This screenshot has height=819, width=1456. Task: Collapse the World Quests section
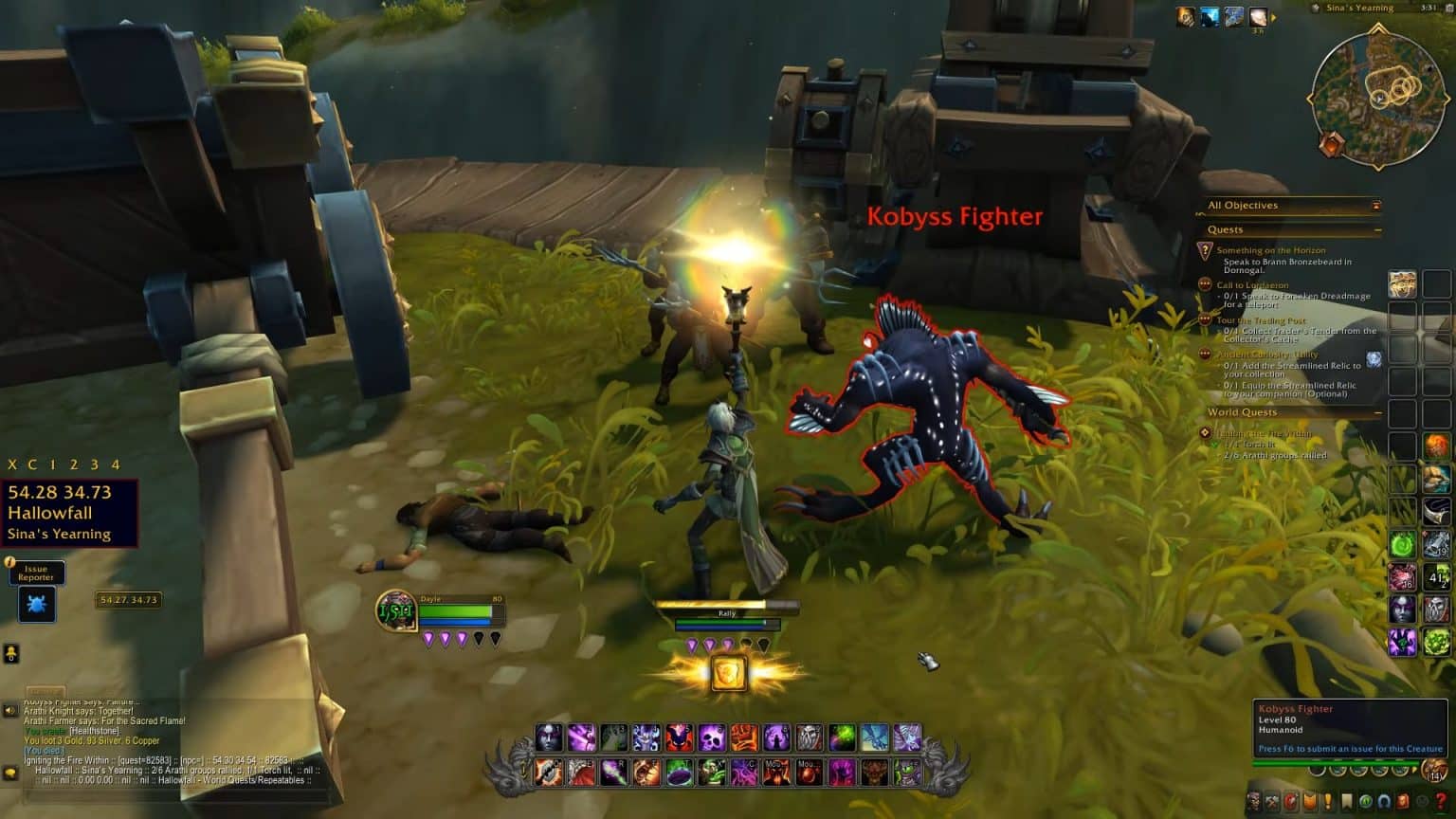1376,411
